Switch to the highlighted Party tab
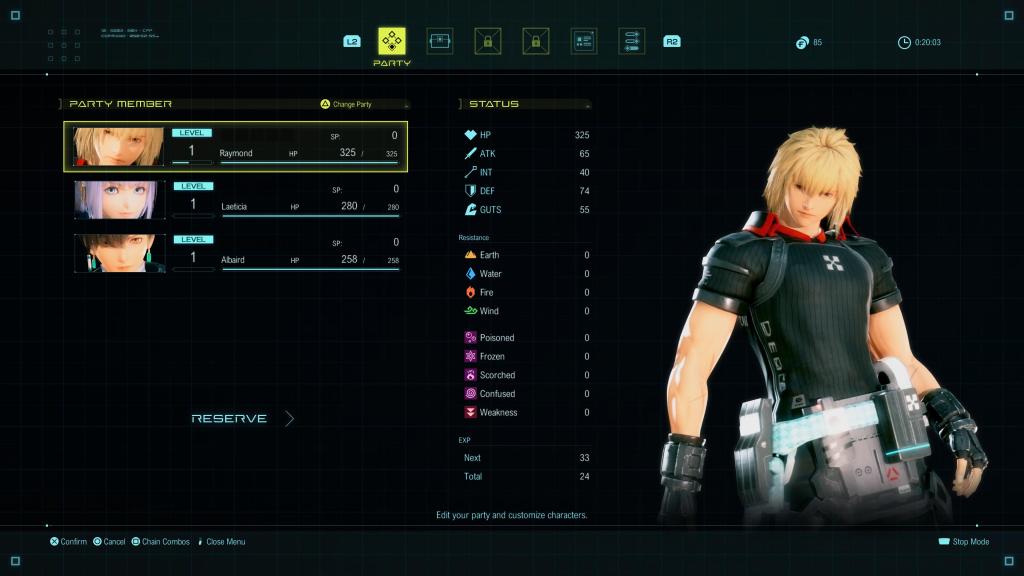The height and width of the screenshot is (576, 1024). tap(392, 41)
